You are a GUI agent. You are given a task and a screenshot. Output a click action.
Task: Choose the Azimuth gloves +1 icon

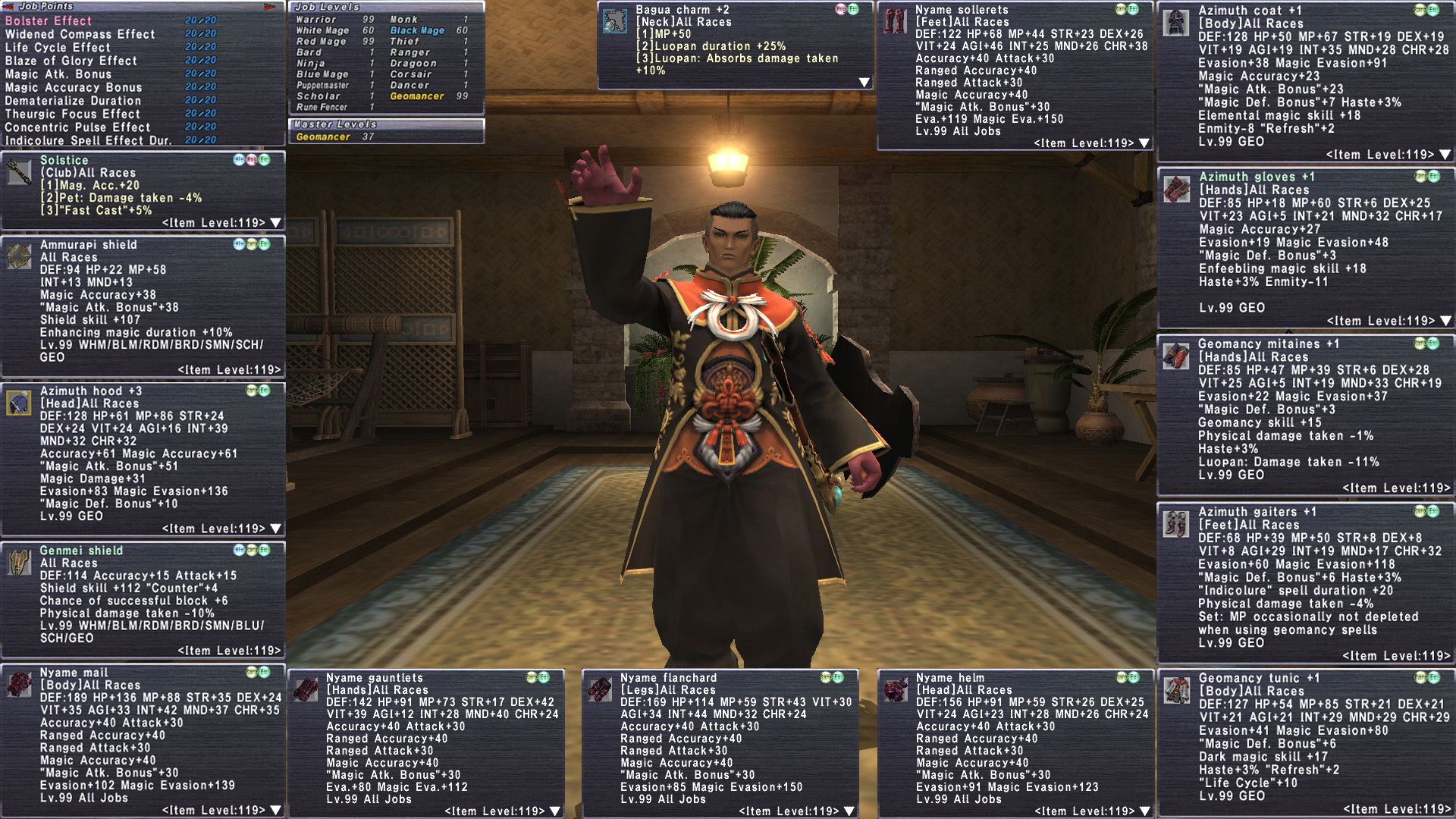[x=1176, y=189]
